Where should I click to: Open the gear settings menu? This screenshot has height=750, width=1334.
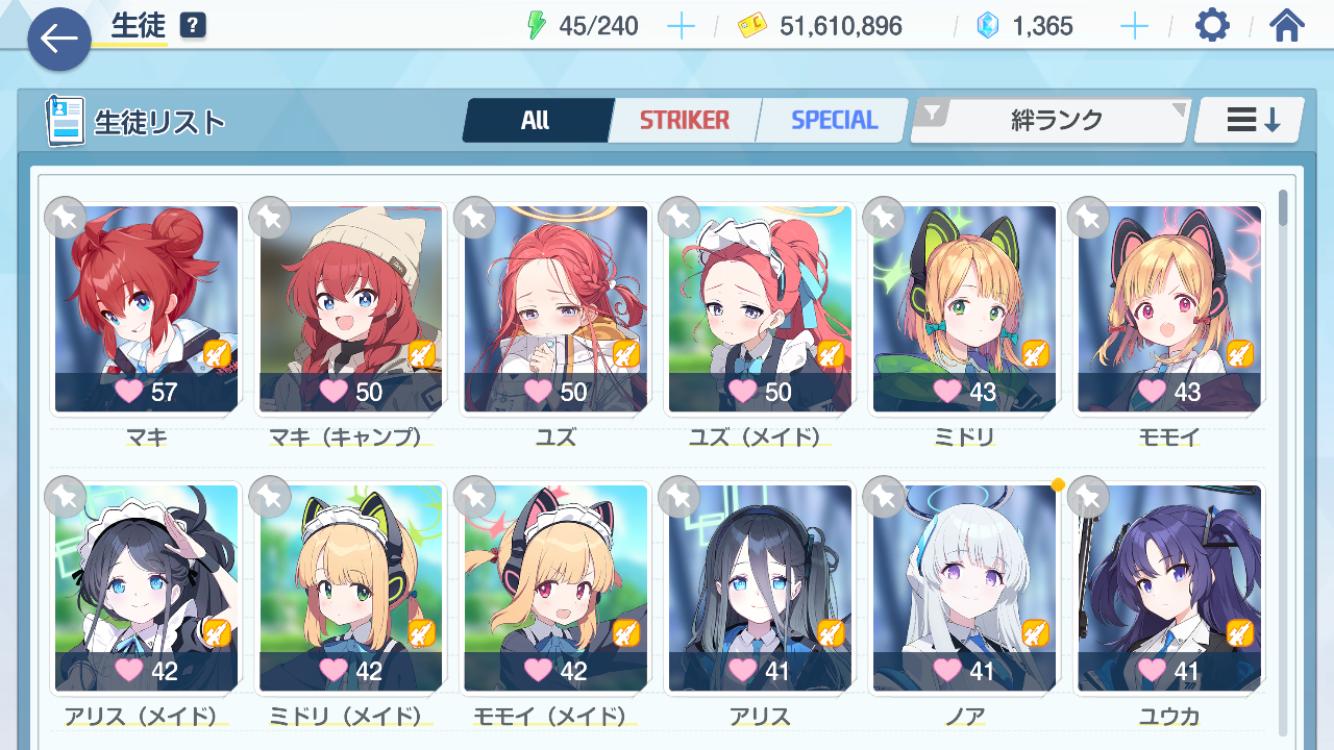tap(1212, 26)
